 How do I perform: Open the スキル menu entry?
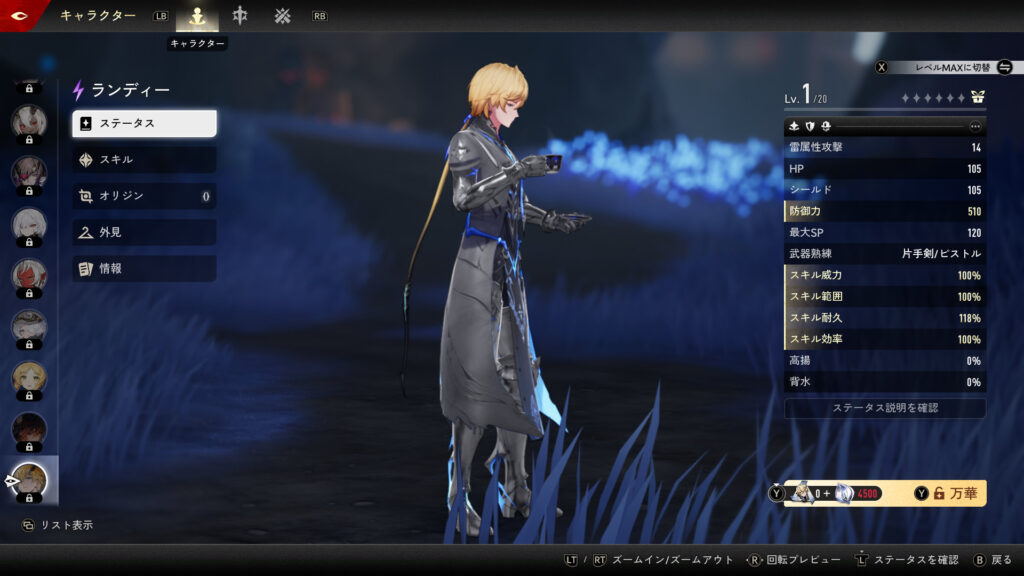tap(144, 159)
